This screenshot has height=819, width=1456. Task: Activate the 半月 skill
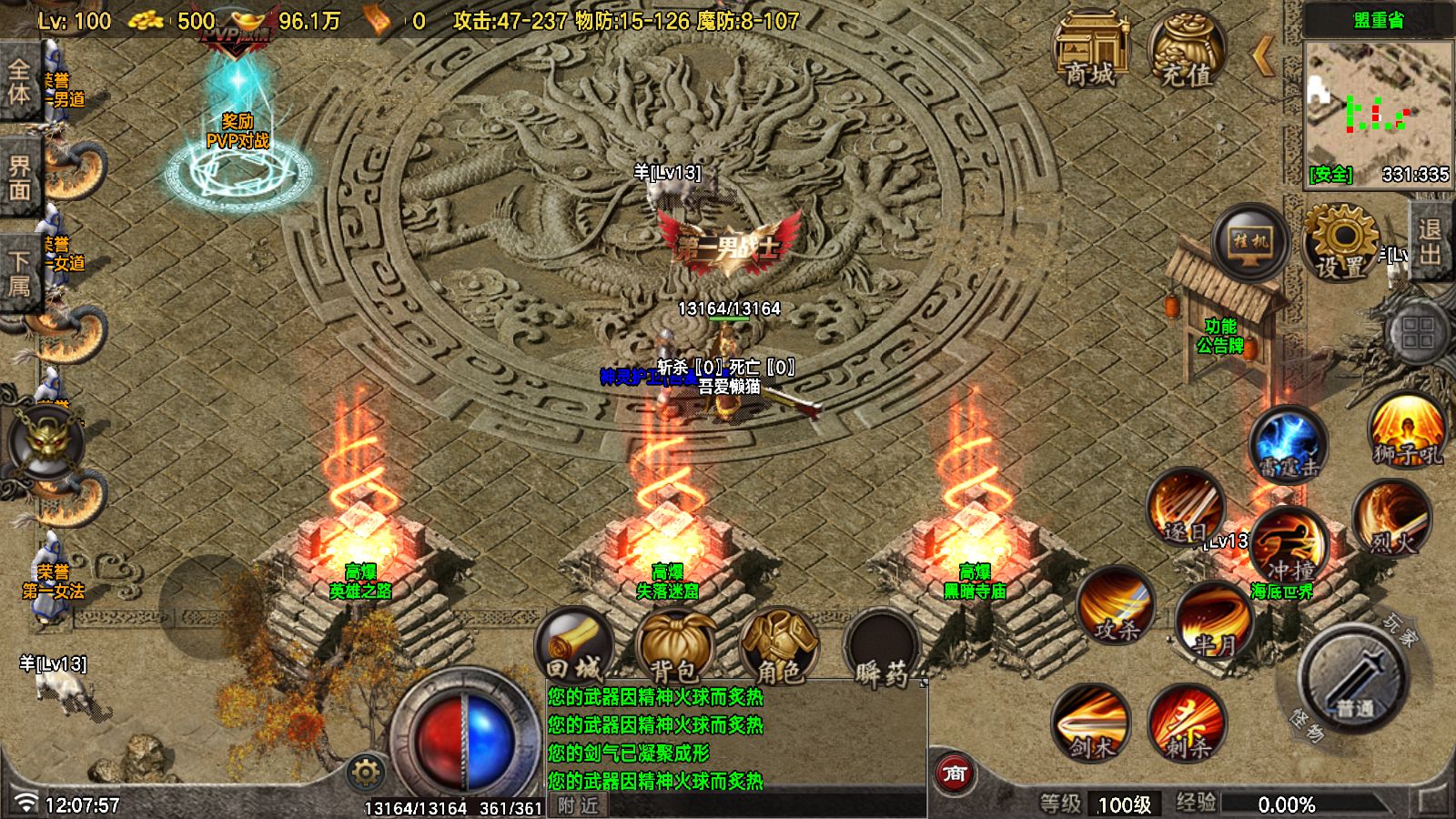point(1214,621)
